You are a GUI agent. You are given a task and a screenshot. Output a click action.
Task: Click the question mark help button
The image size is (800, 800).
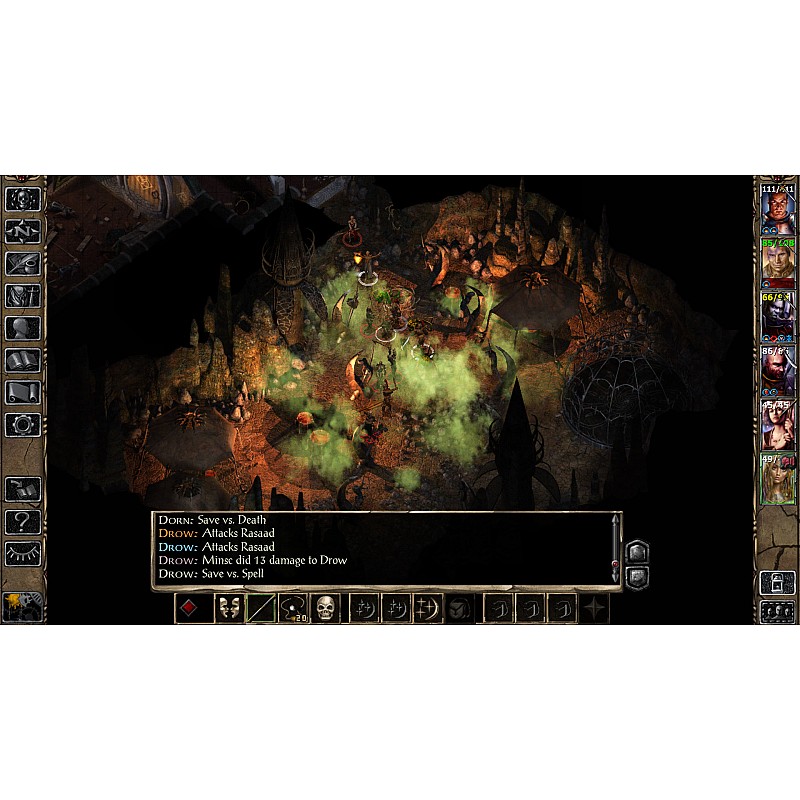tap(22, 520)
